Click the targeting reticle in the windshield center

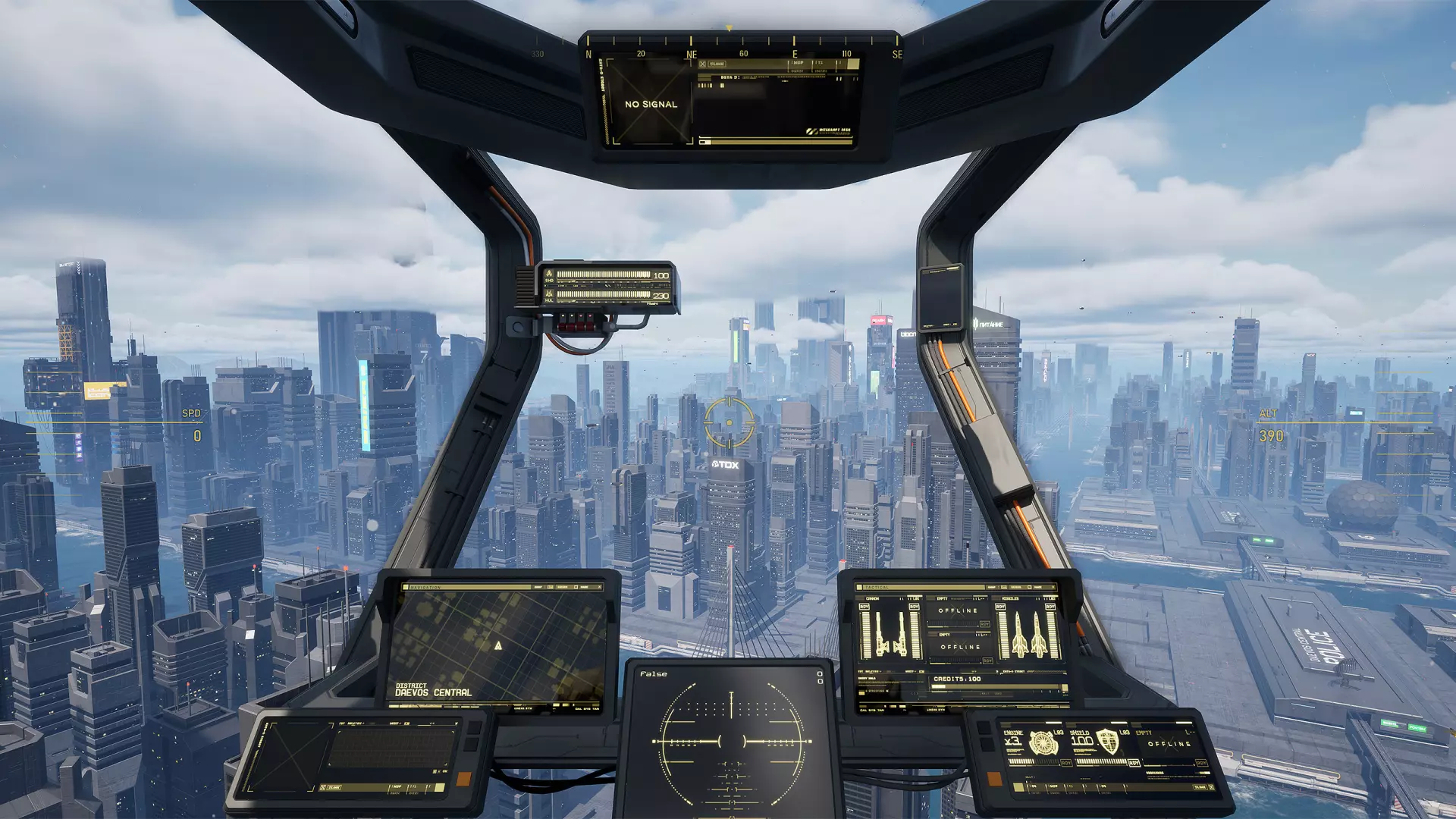pyautogui.click(x=730, y=421)
